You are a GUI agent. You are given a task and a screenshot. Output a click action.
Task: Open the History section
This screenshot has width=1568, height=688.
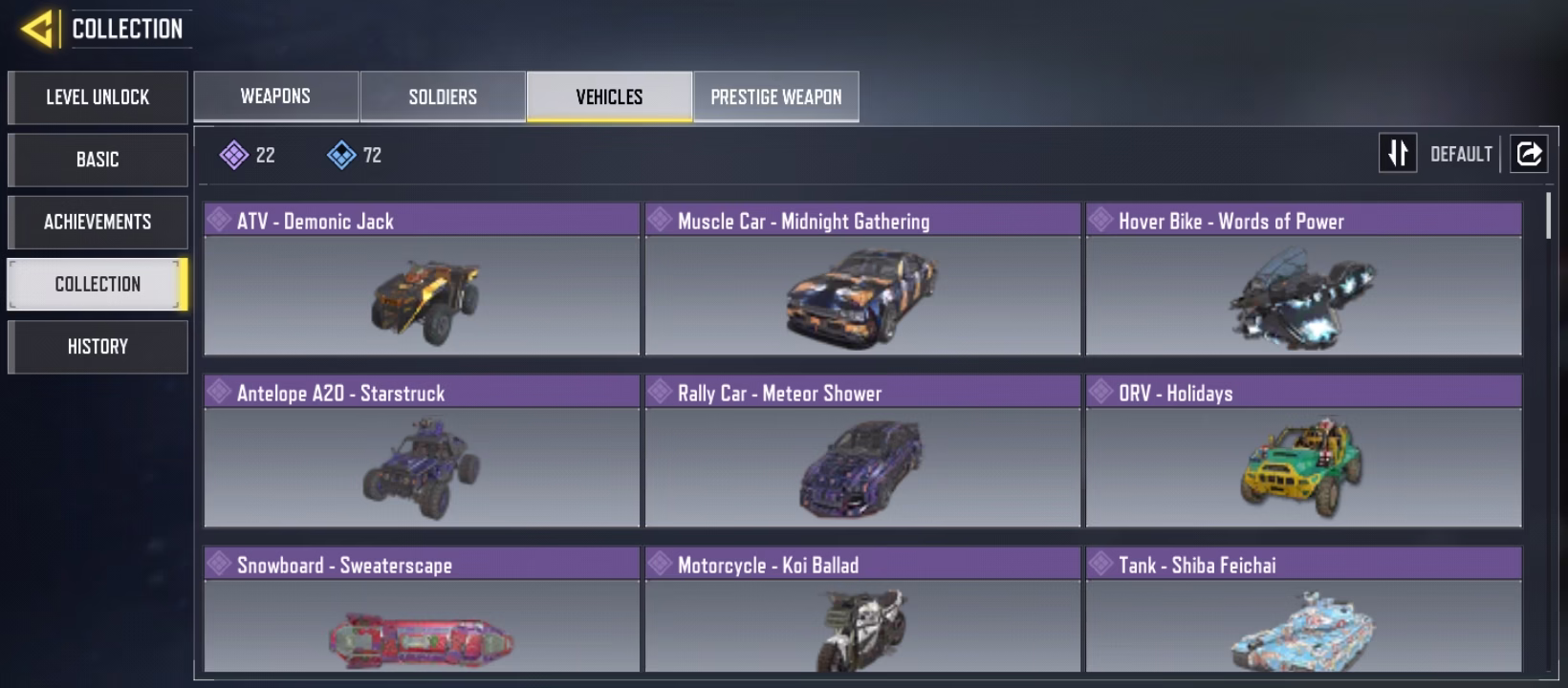(98, 346)
